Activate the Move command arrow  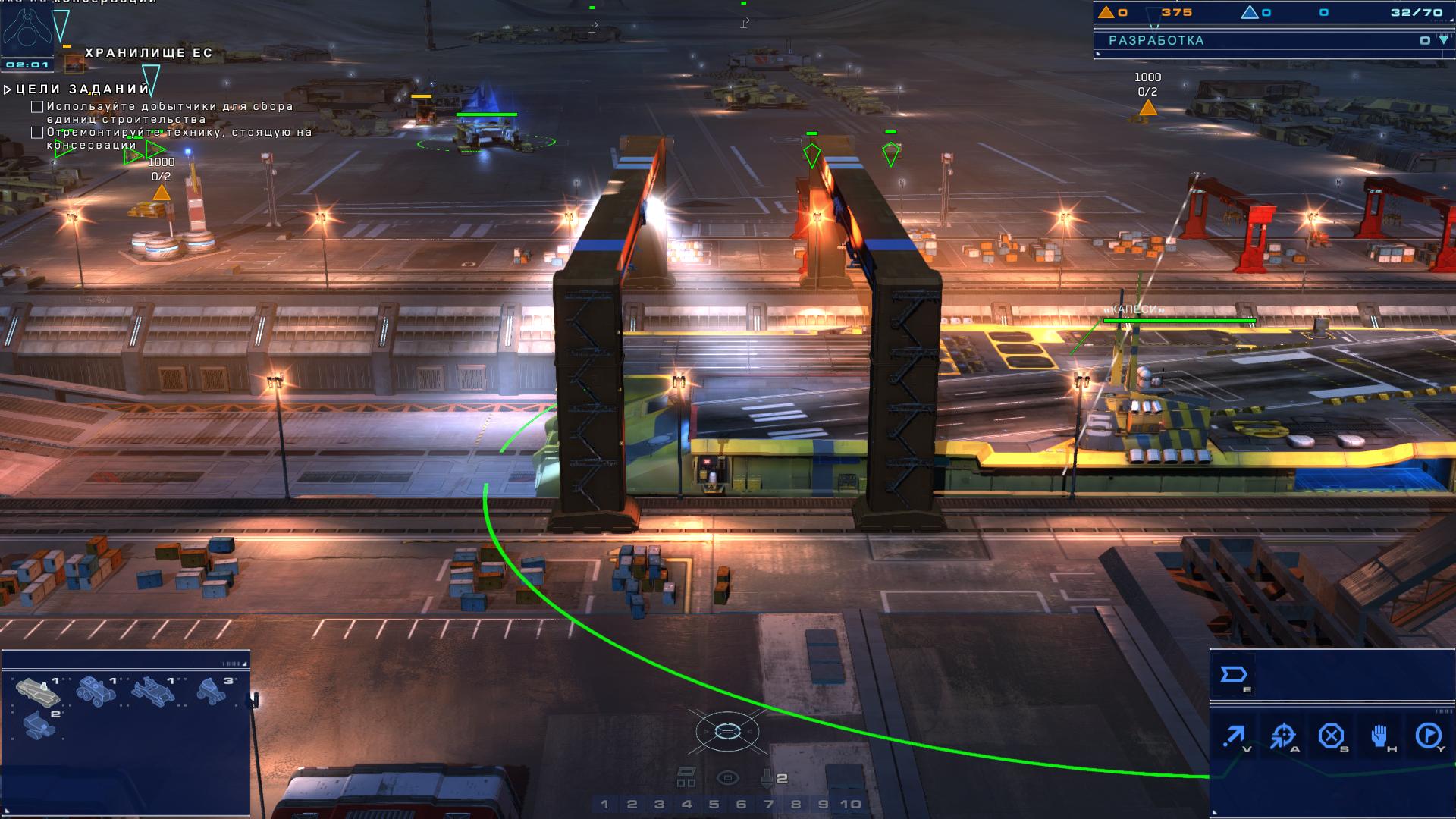(1234, 736)
